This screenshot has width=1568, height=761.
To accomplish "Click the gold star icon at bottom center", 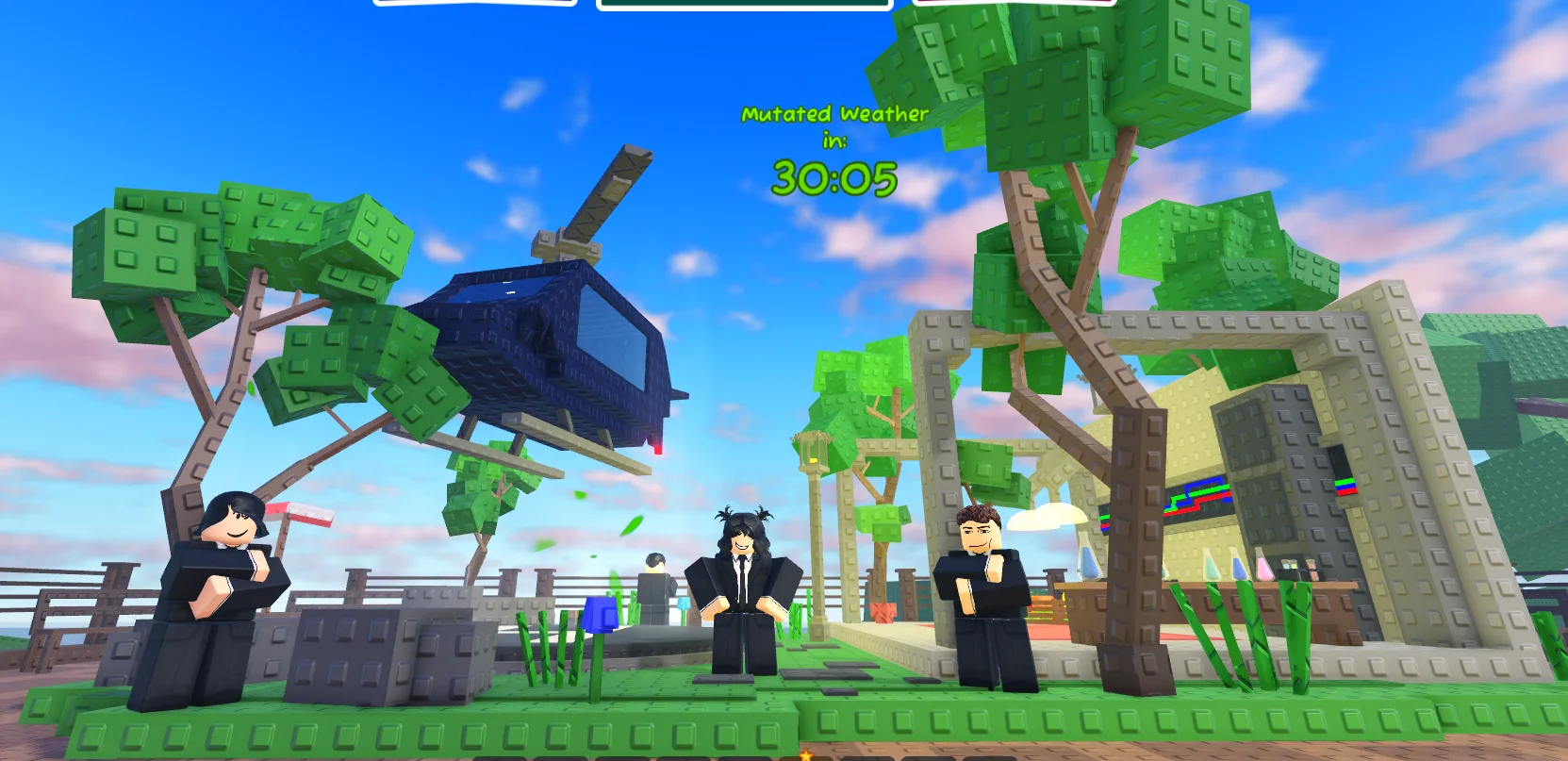I will pos(806,755).
